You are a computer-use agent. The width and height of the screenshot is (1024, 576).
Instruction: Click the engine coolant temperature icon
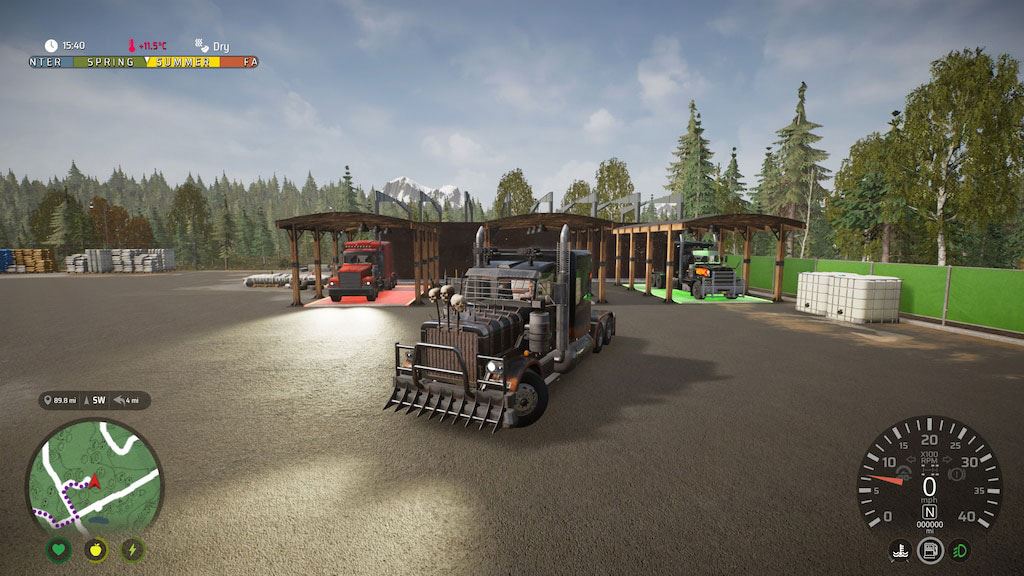(900, 551)
